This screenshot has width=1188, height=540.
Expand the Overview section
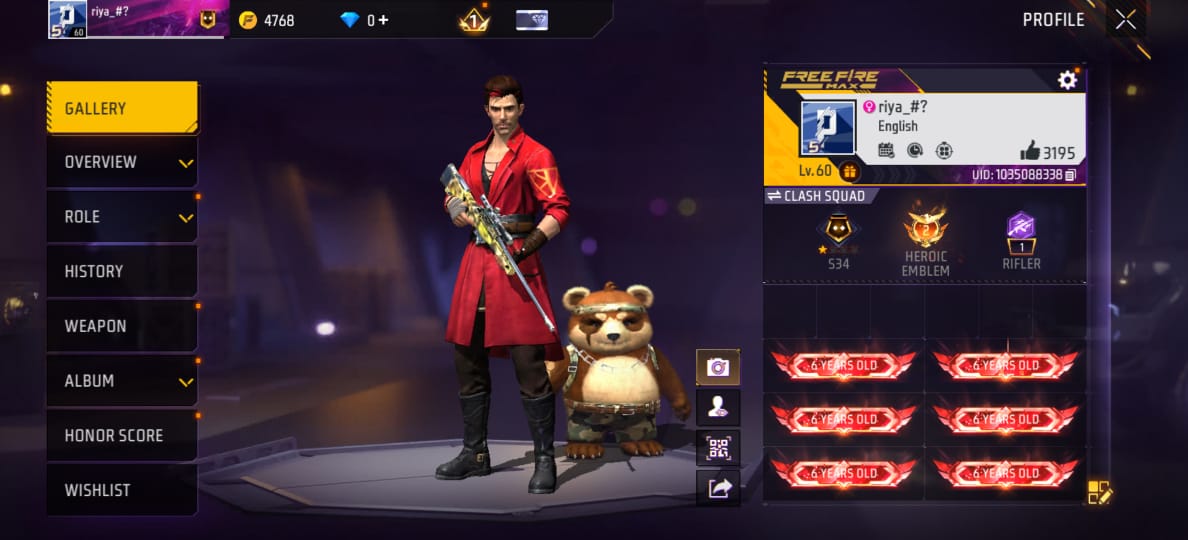tap(121, 162)
